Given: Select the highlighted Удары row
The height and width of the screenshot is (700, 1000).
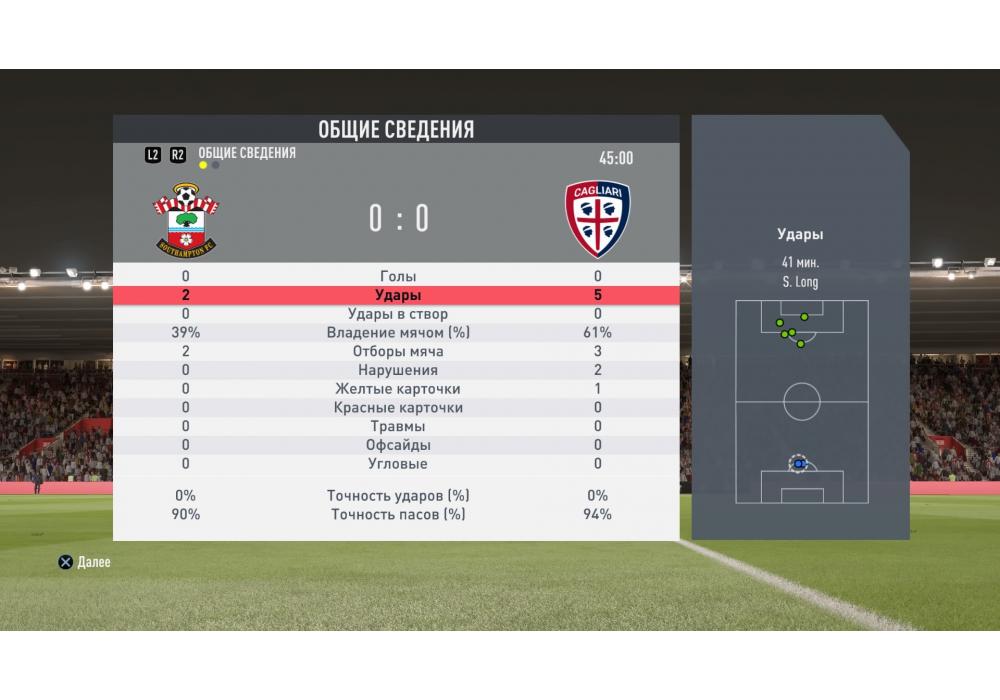Looking at the screenshot, I should pyautogui.click(x=397, y=295).
